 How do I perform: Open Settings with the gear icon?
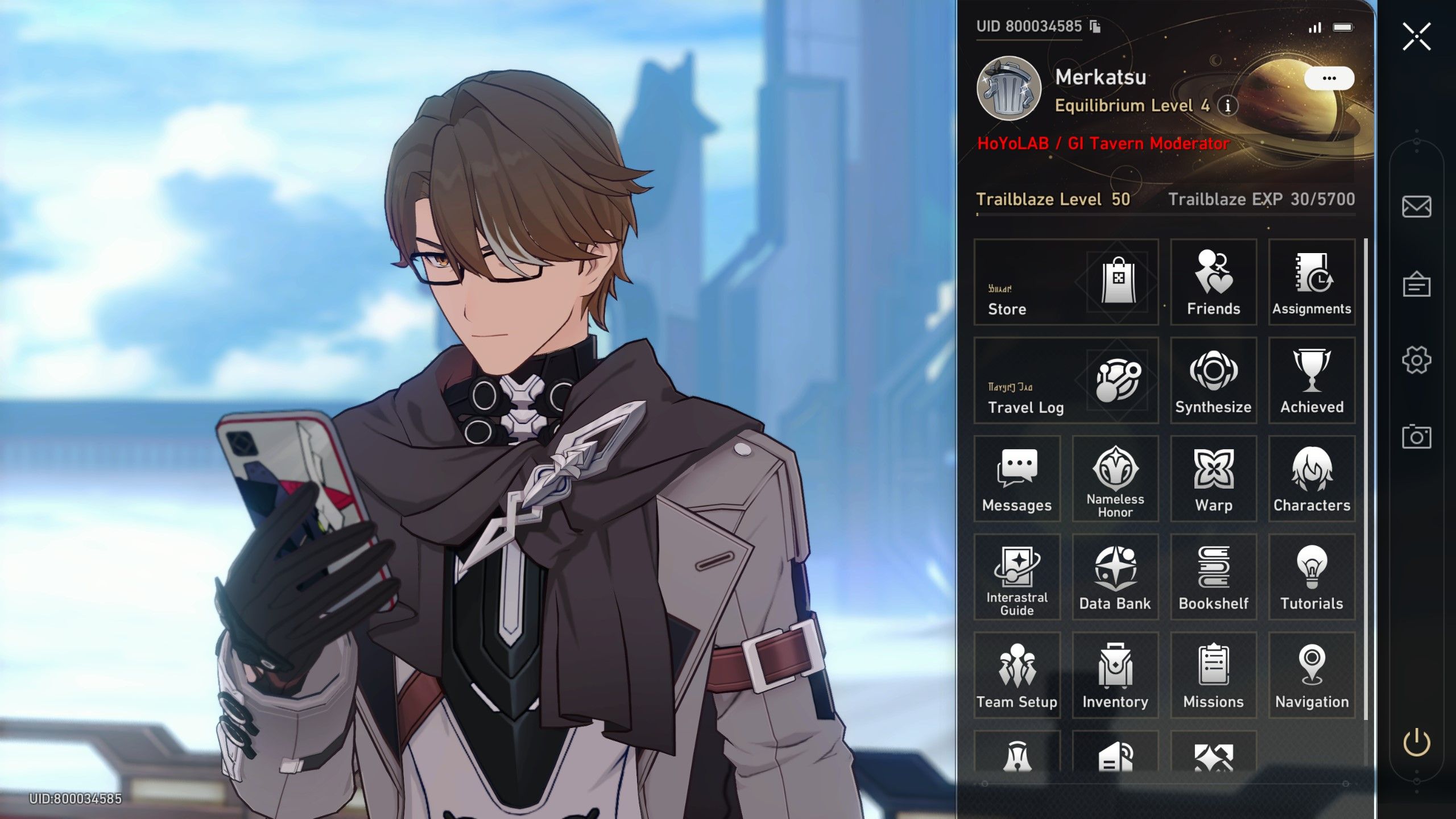[x=1416, y=359]
